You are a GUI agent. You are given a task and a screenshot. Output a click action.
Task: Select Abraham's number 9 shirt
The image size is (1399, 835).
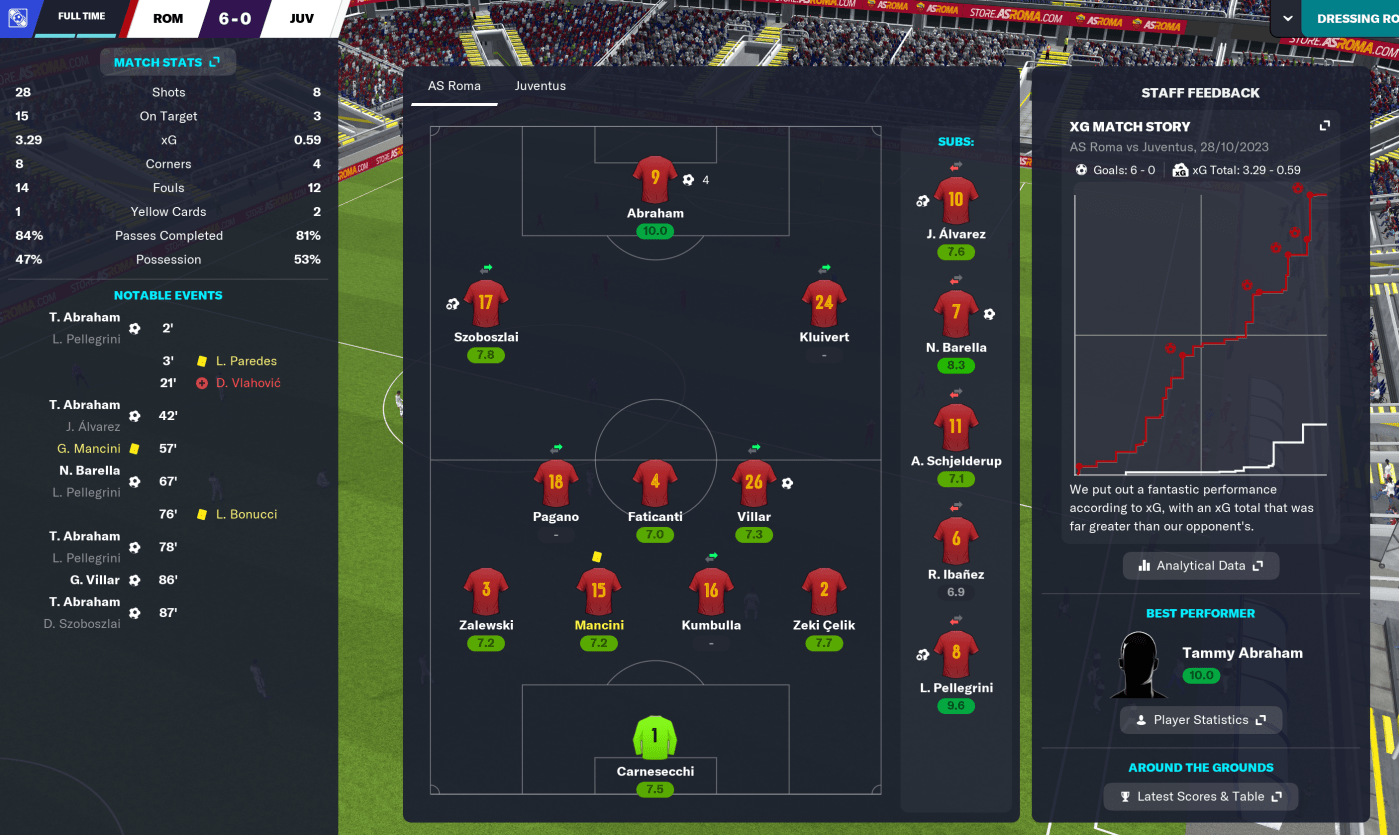(x=655, y=181)
